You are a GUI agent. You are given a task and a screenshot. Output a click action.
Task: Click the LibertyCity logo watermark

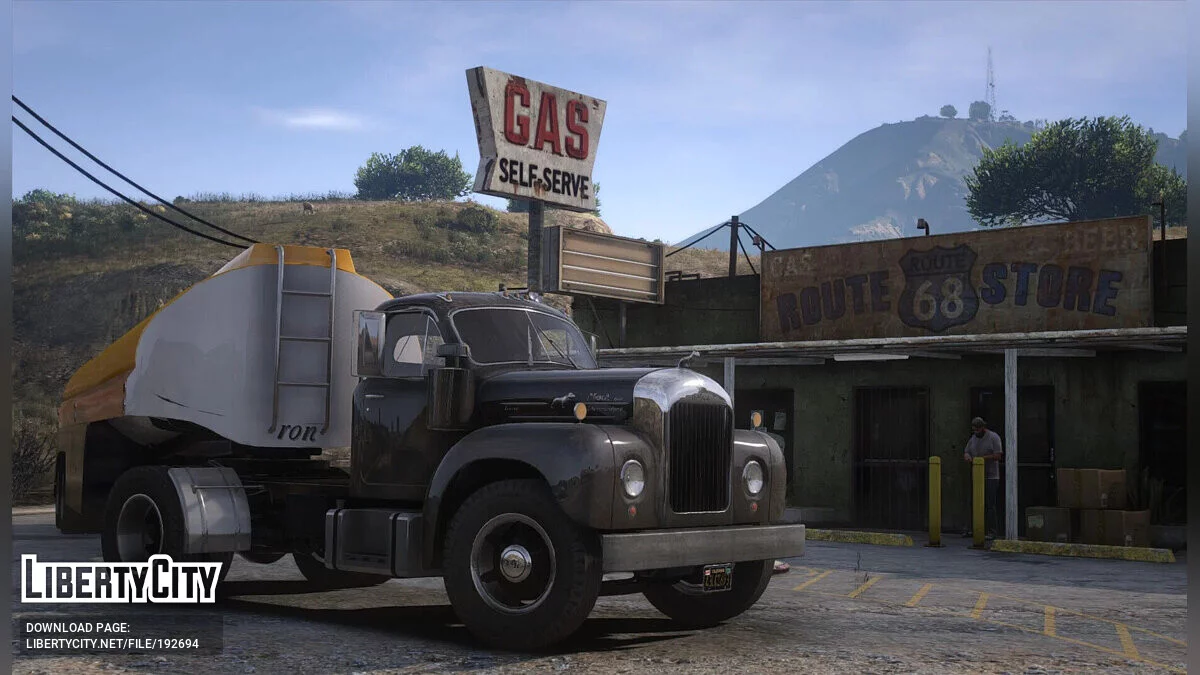click(x=121, y=580)
